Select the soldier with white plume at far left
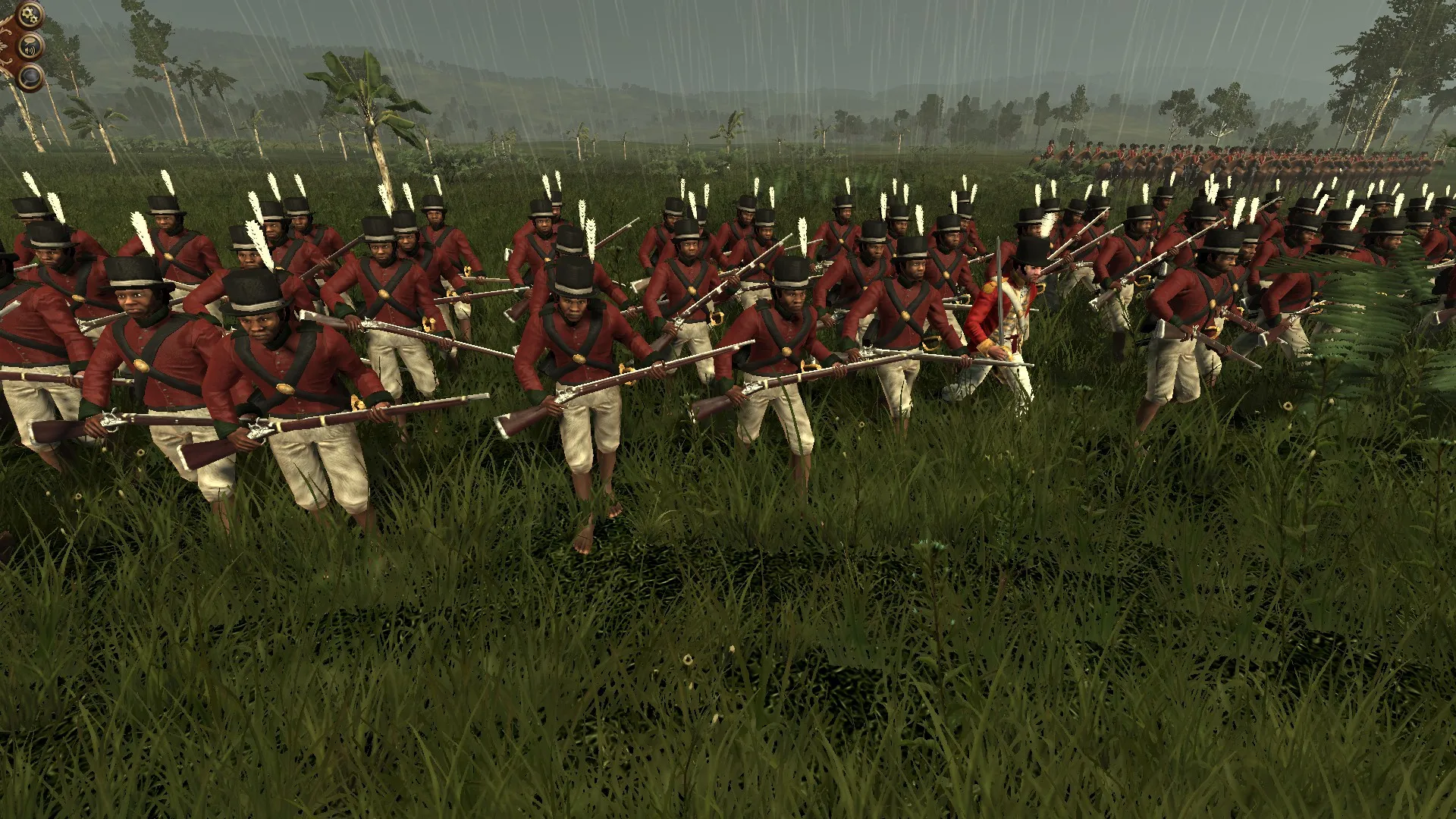The height and width of the screenshot is (819, 1456). [45, 318]
